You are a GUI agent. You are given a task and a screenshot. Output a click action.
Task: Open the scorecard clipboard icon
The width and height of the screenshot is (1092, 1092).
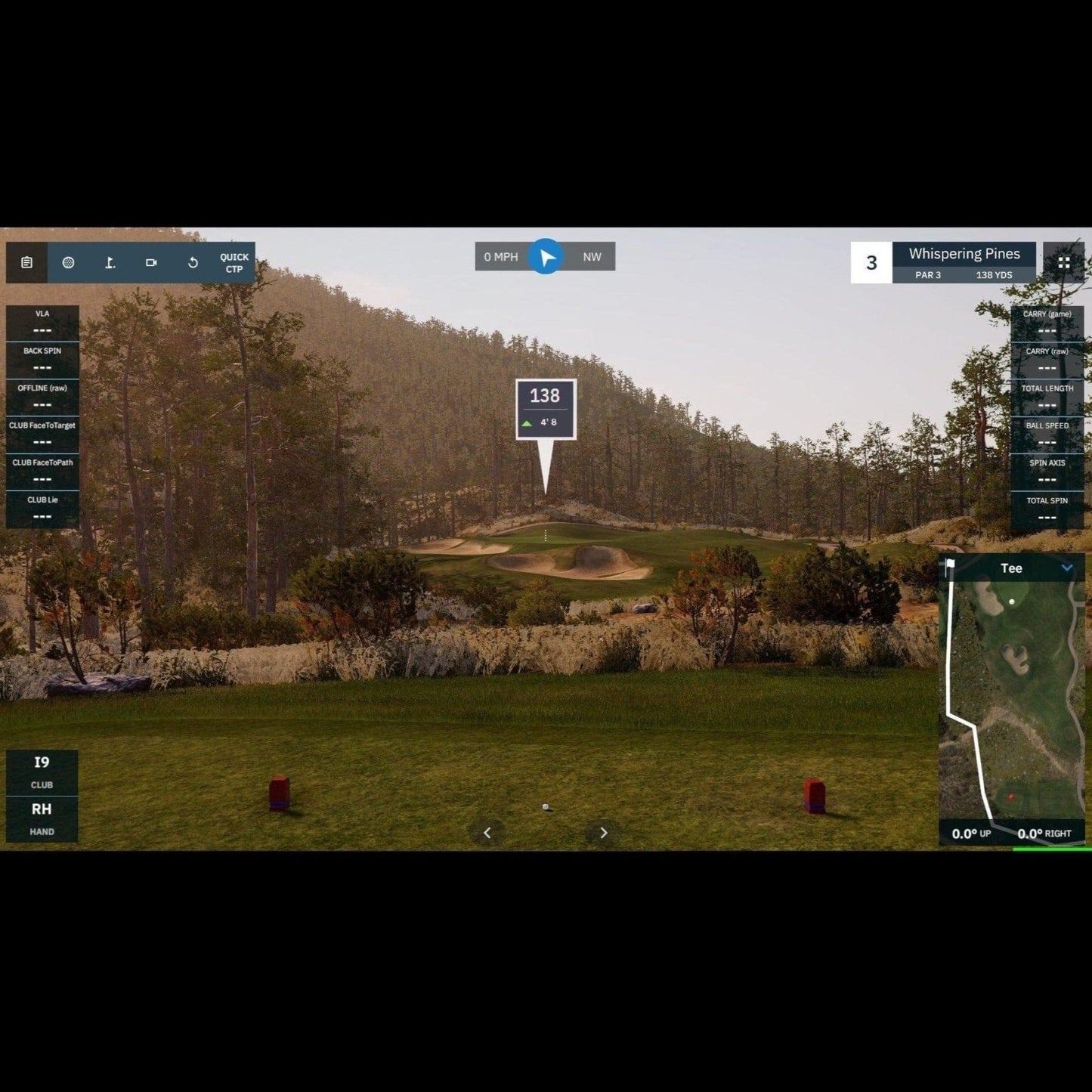(x=26, y=262)
